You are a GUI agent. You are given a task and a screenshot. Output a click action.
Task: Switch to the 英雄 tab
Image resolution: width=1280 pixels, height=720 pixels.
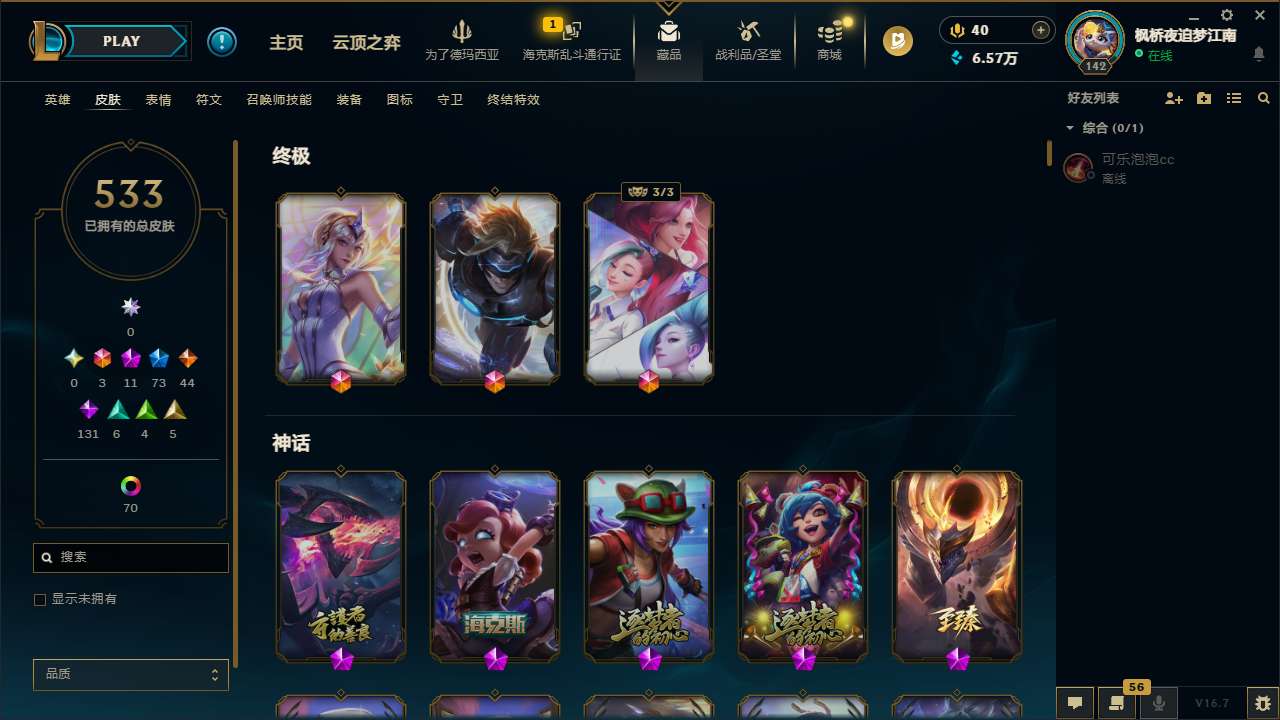click(x=57, y=100)
